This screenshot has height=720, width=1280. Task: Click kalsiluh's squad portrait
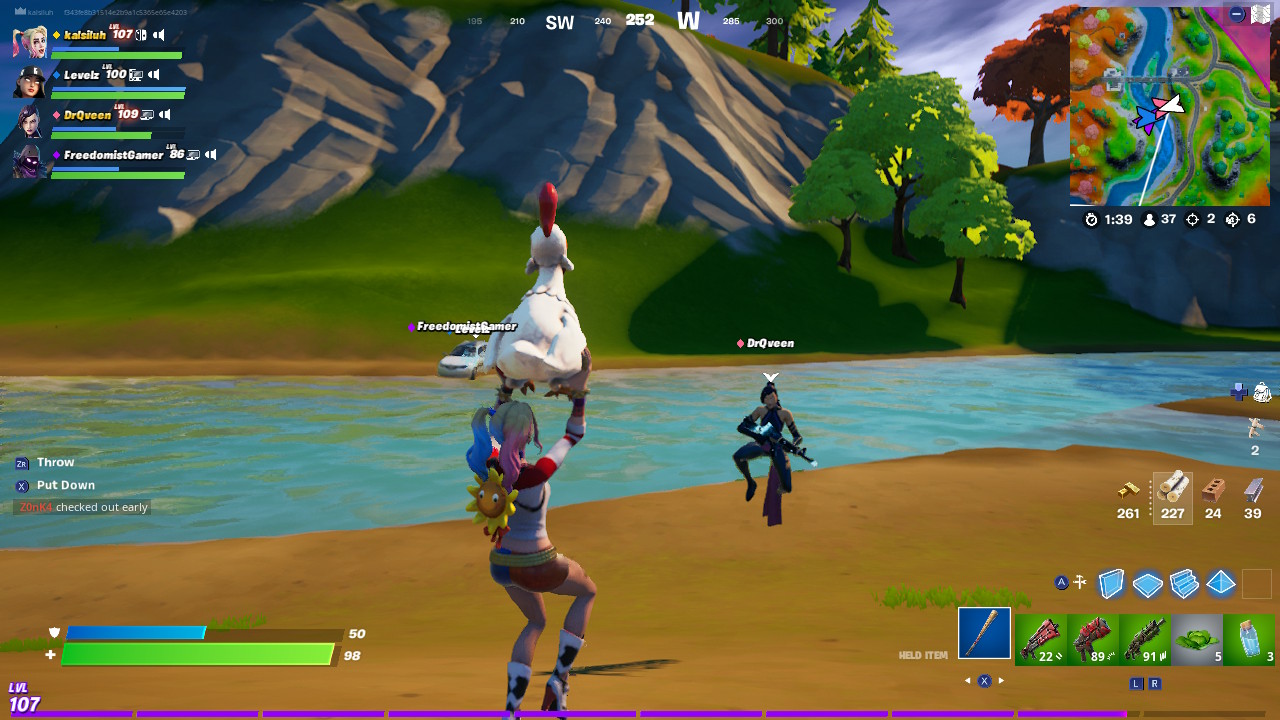click(29, 41)
